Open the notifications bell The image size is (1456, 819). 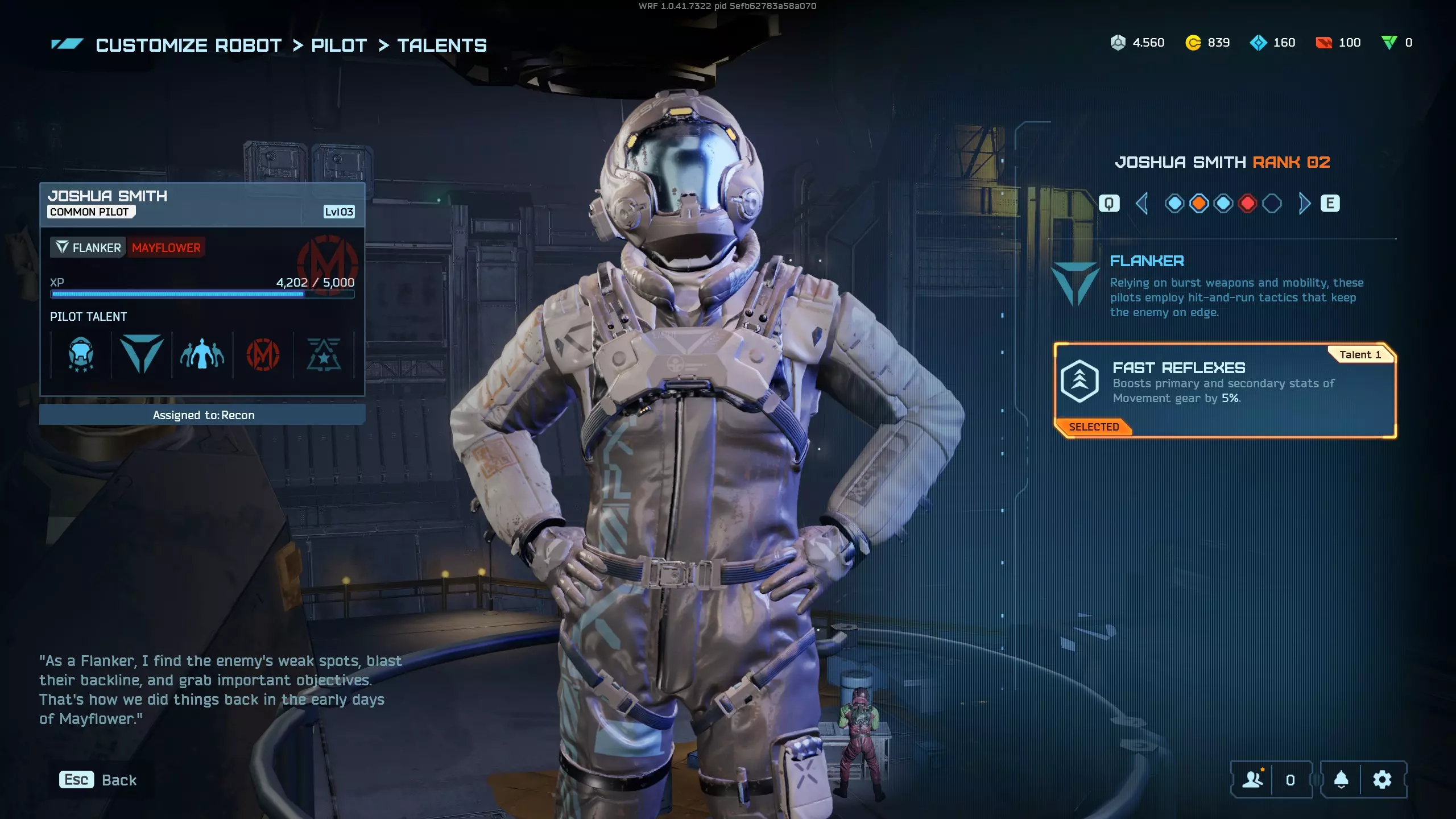click(1341, 780)
